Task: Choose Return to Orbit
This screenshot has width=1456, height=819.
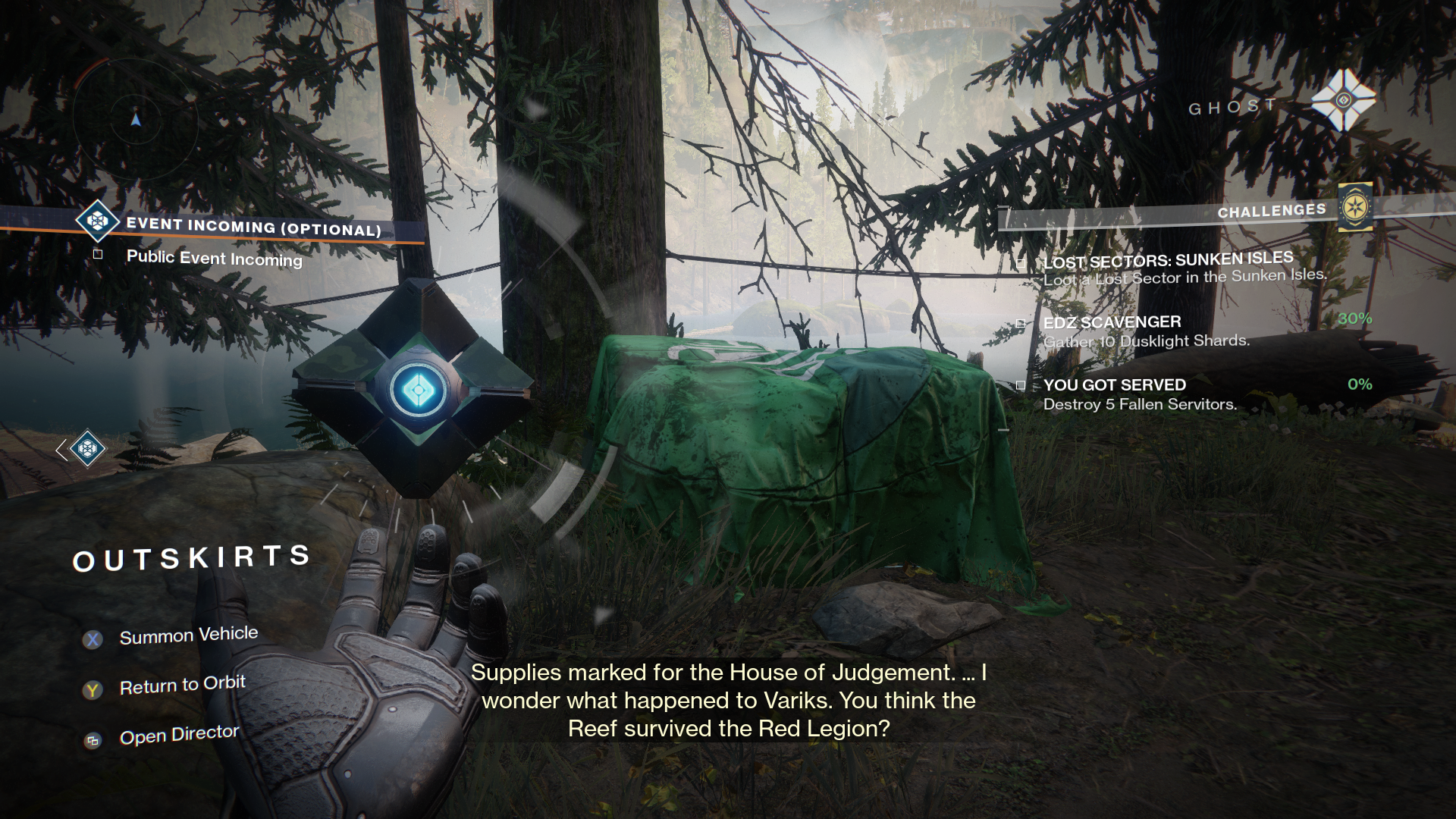Action: tap(182, 686)
